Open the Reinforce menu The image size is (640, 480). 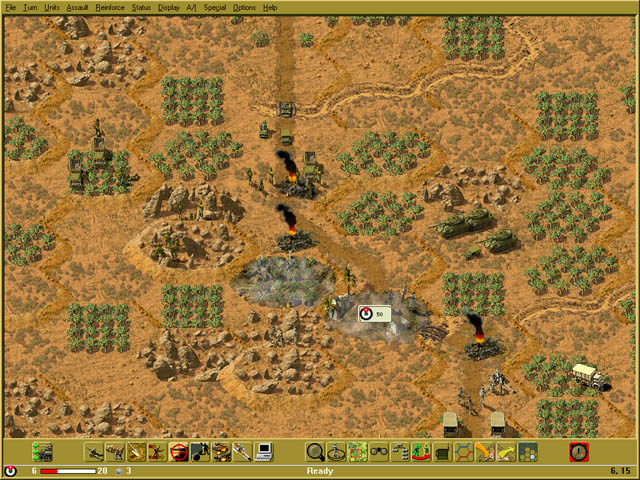click(110, 7)
